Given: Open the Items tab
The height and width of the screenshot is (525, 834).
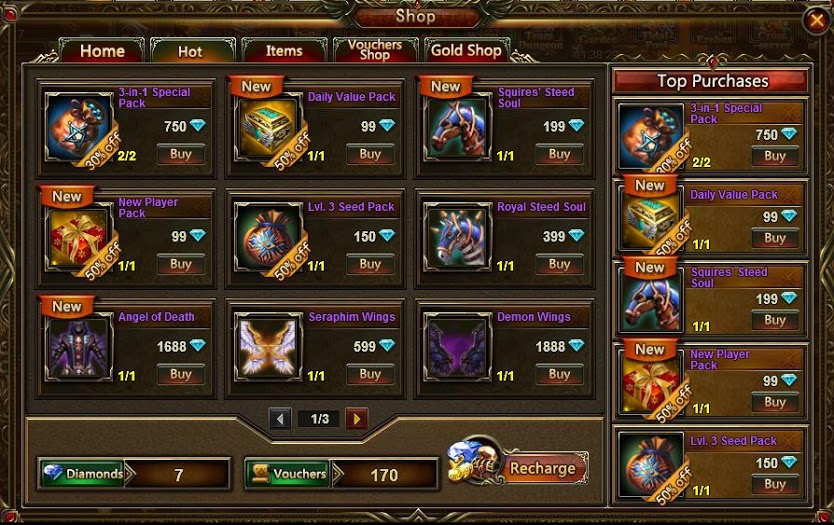Looking at the screenshot, I should tap(284, 51).
